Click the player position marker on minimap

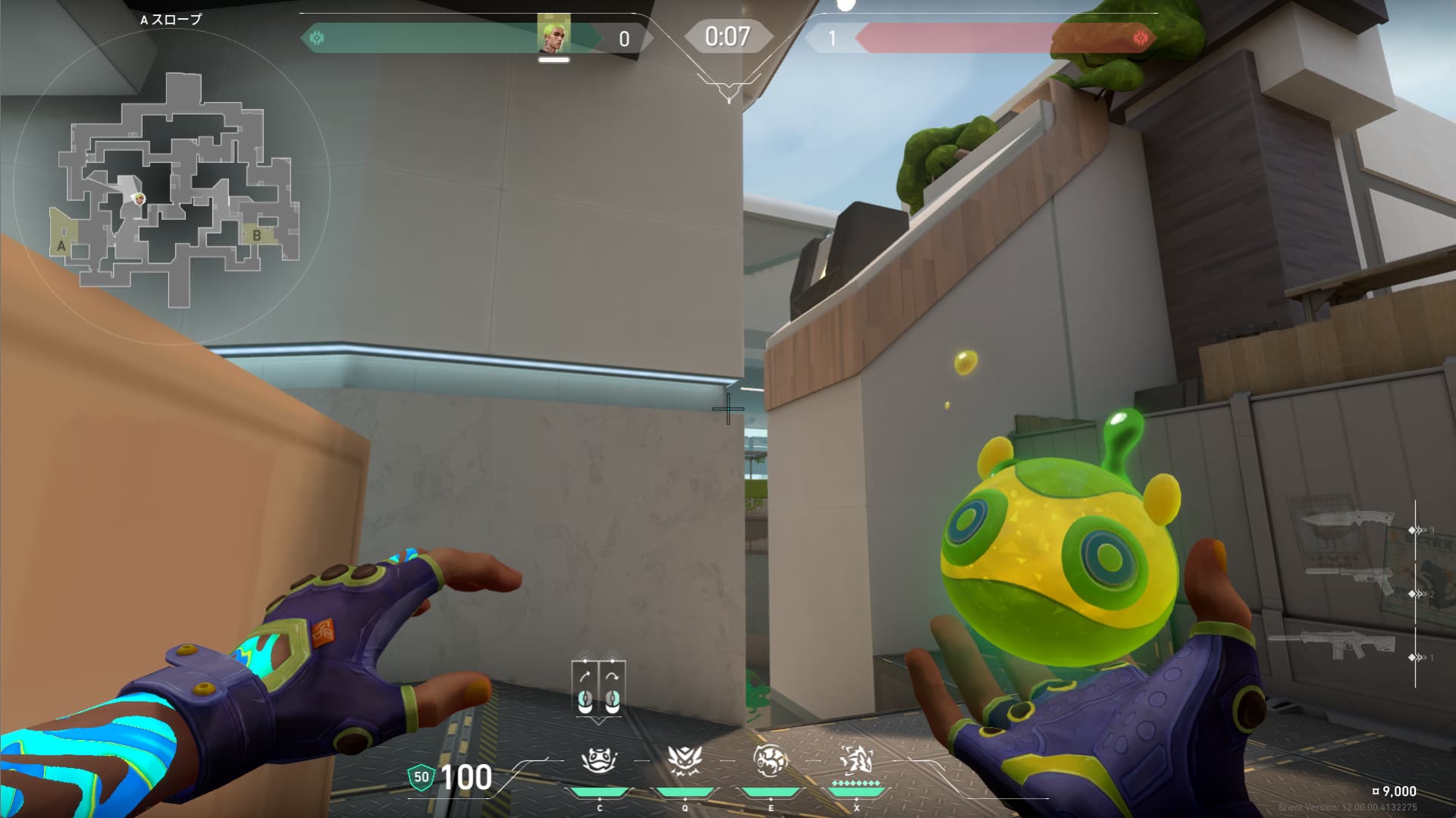tap(139, 199)
